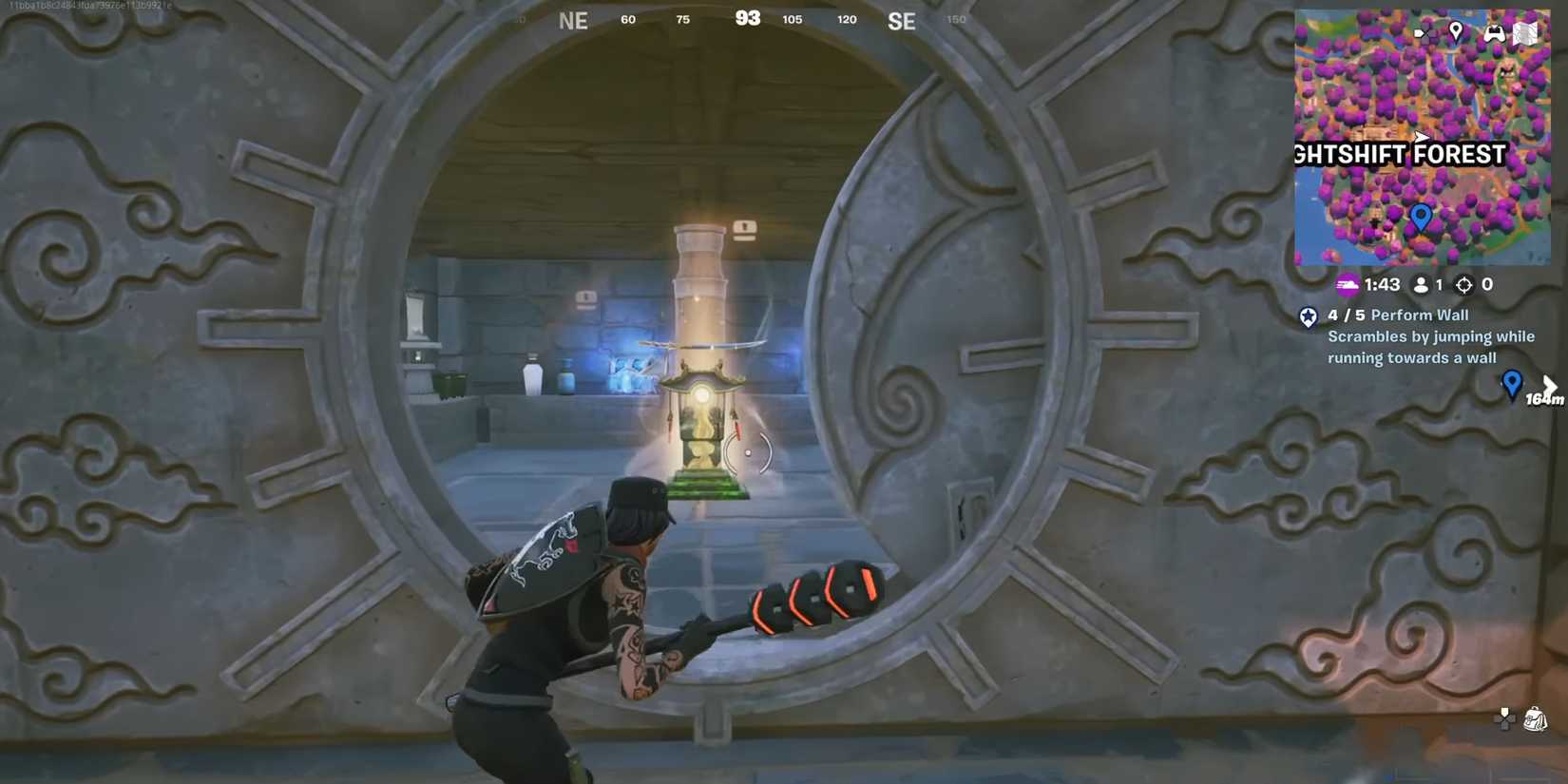Toggle the objective star tracker beside the quest text

[x=1310, y=317]
